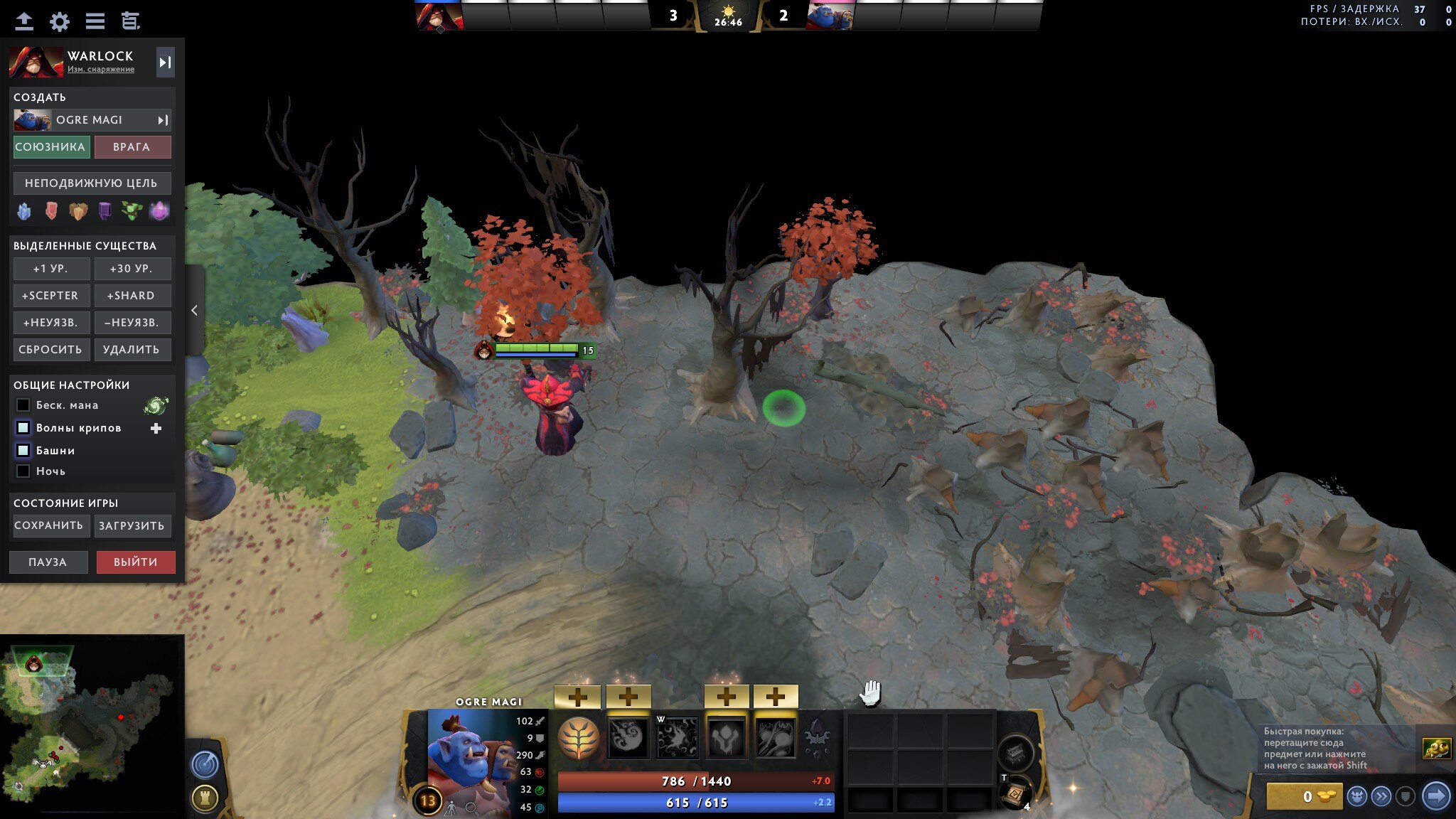Expand the Warlock hero options arrow
Image resolution: width=1456 pixels, height=819 pixels.
point(166,62)
